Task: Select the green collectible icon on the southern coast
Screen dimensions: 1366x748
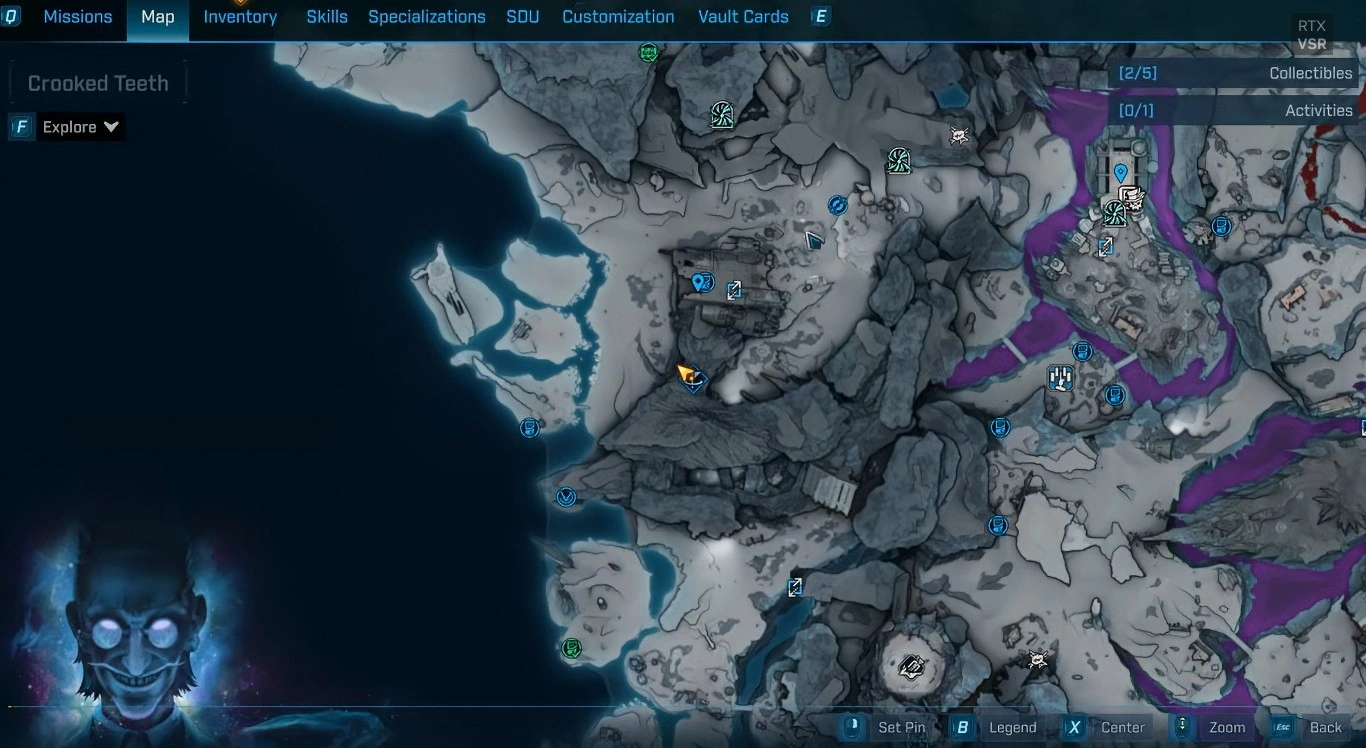Action: [571, 648]
